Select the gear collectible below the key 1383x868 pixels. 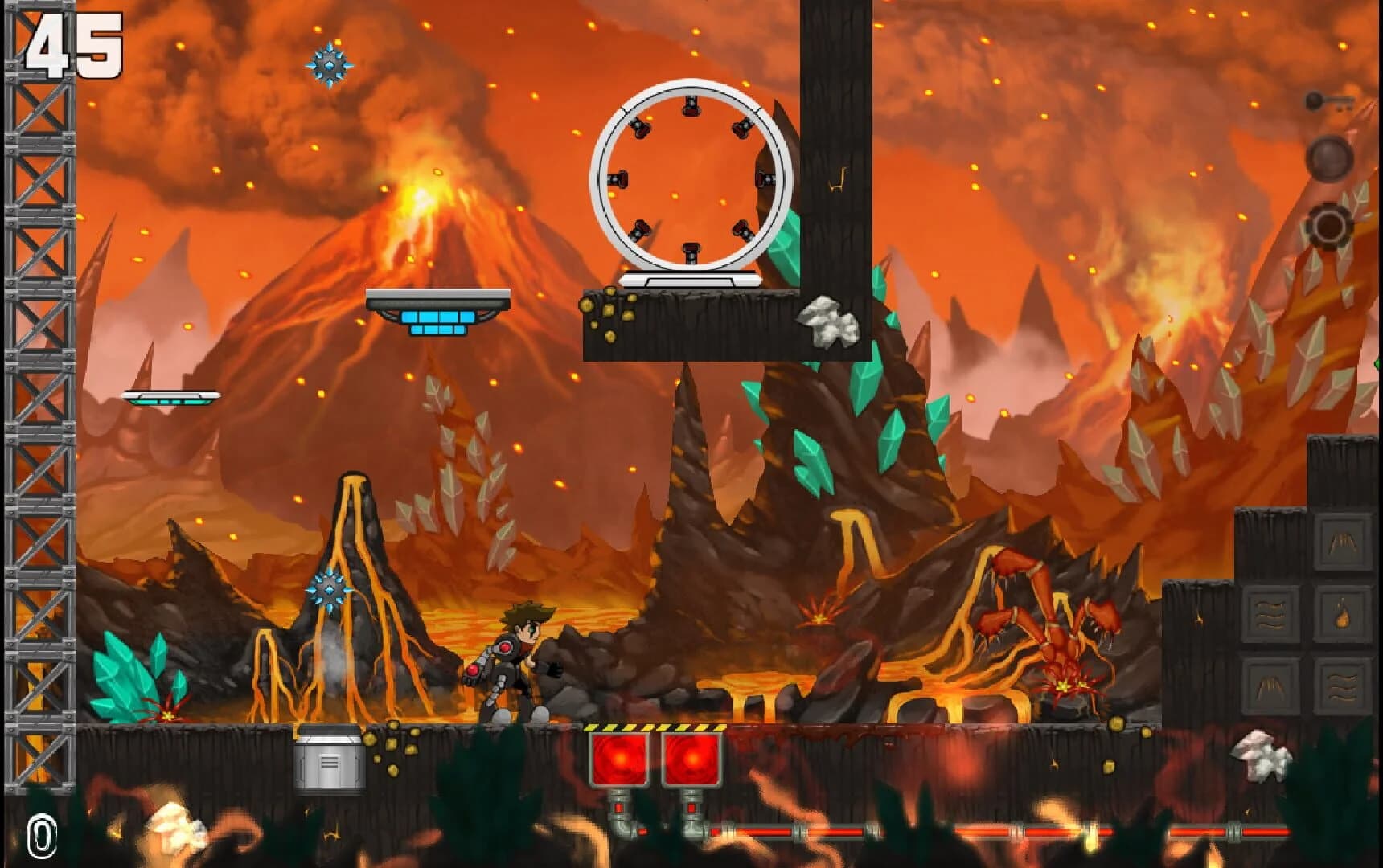tap(1331, 227)
